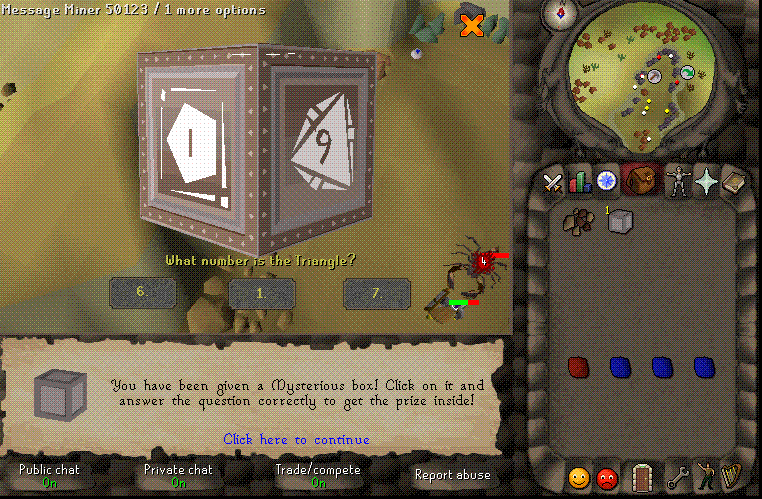
Task: Switch to the prayer star tab
Action: tap(707, 181)
